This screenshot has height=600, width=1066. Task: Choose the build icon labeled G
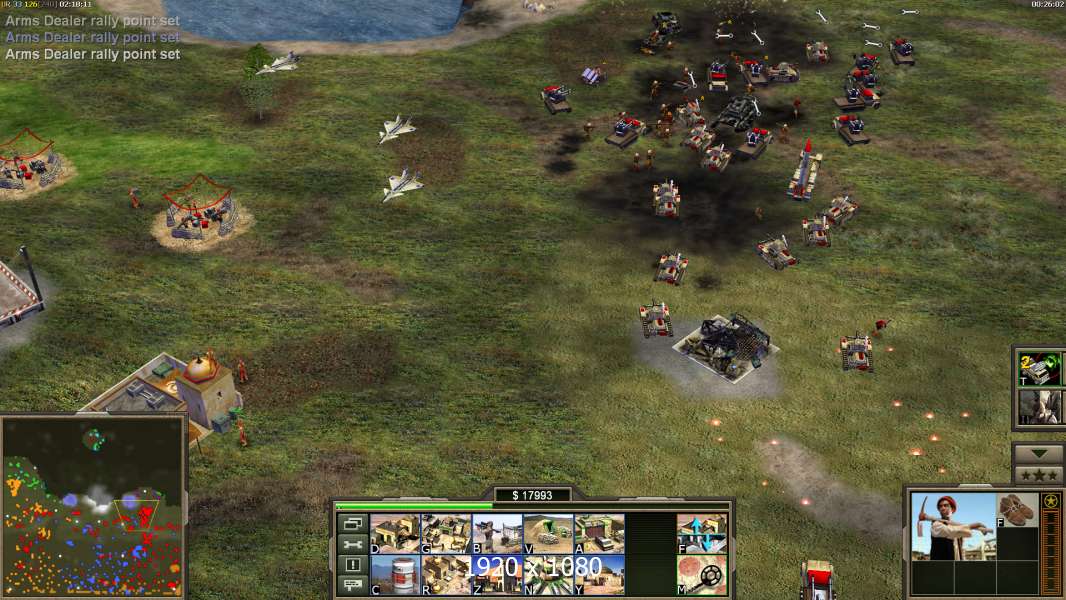click(x=446, y=533)
